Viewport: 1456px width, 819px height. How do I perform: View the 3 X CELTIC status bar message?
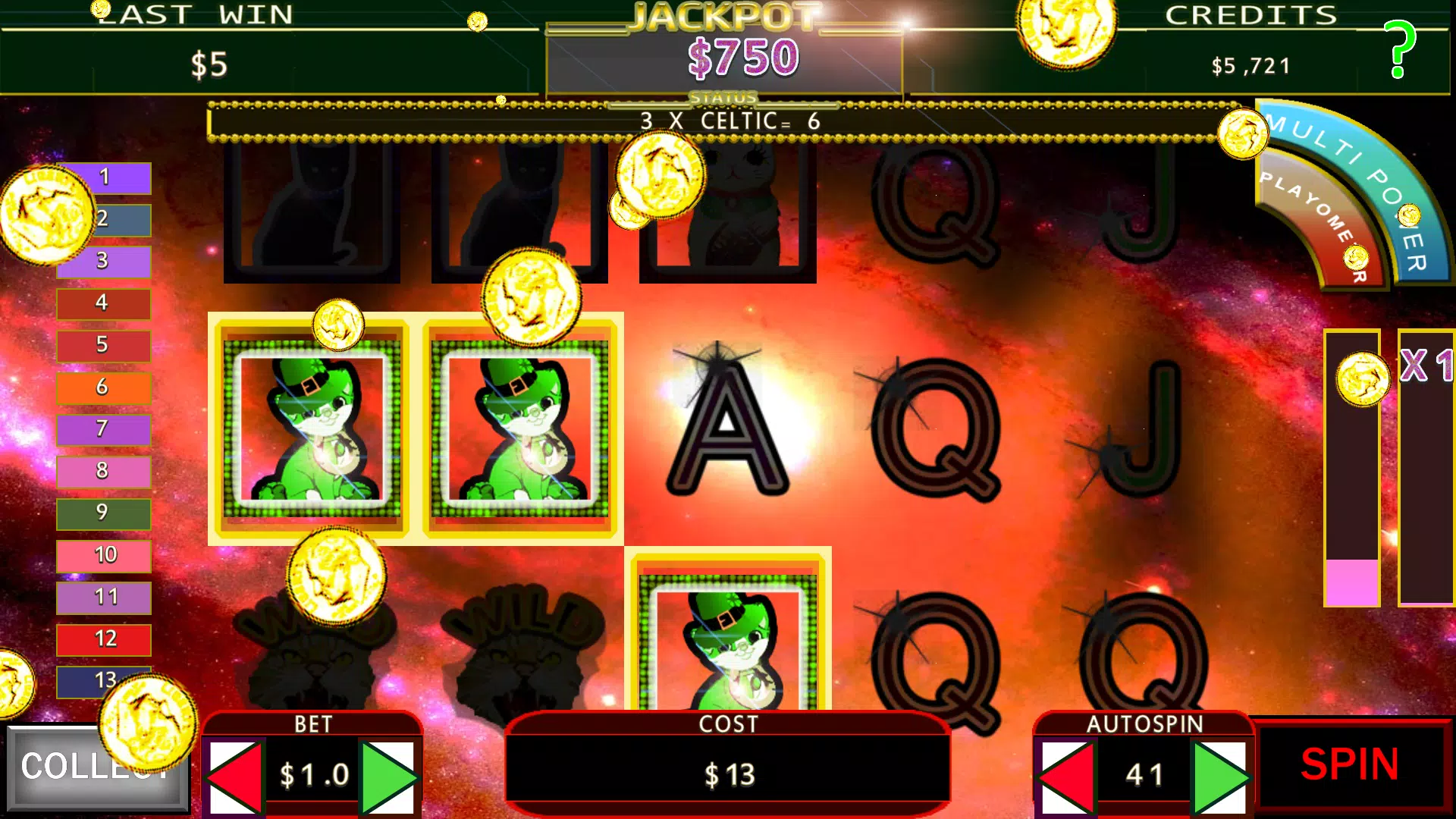728,119
